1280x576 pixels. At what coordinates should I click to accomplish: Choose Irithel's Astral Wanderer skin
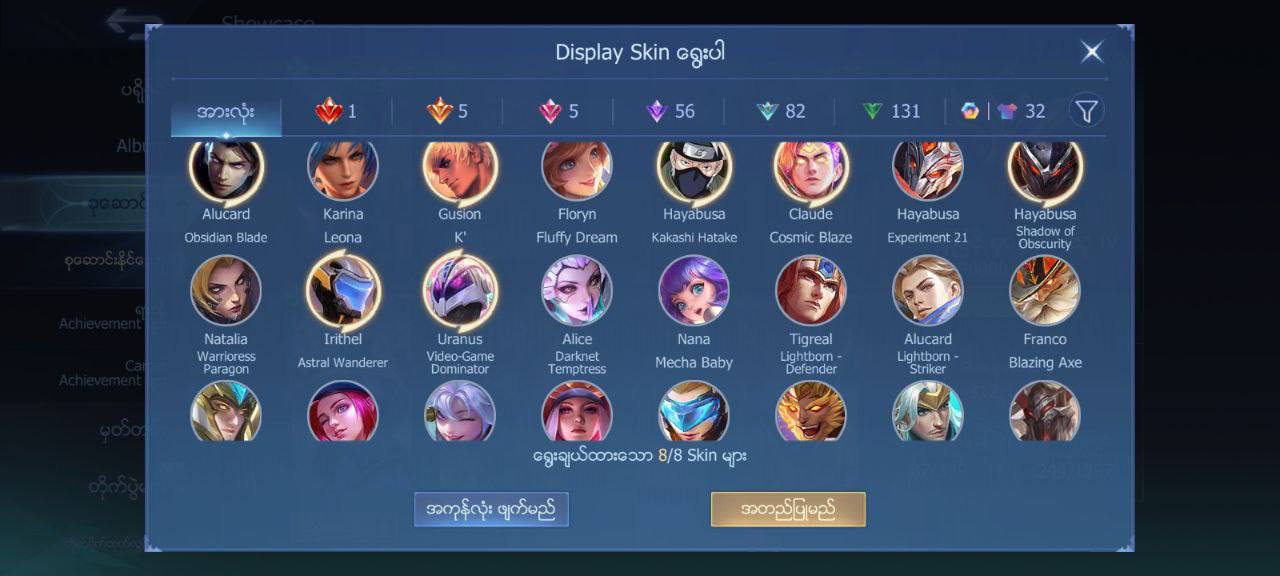click(343, 291)
